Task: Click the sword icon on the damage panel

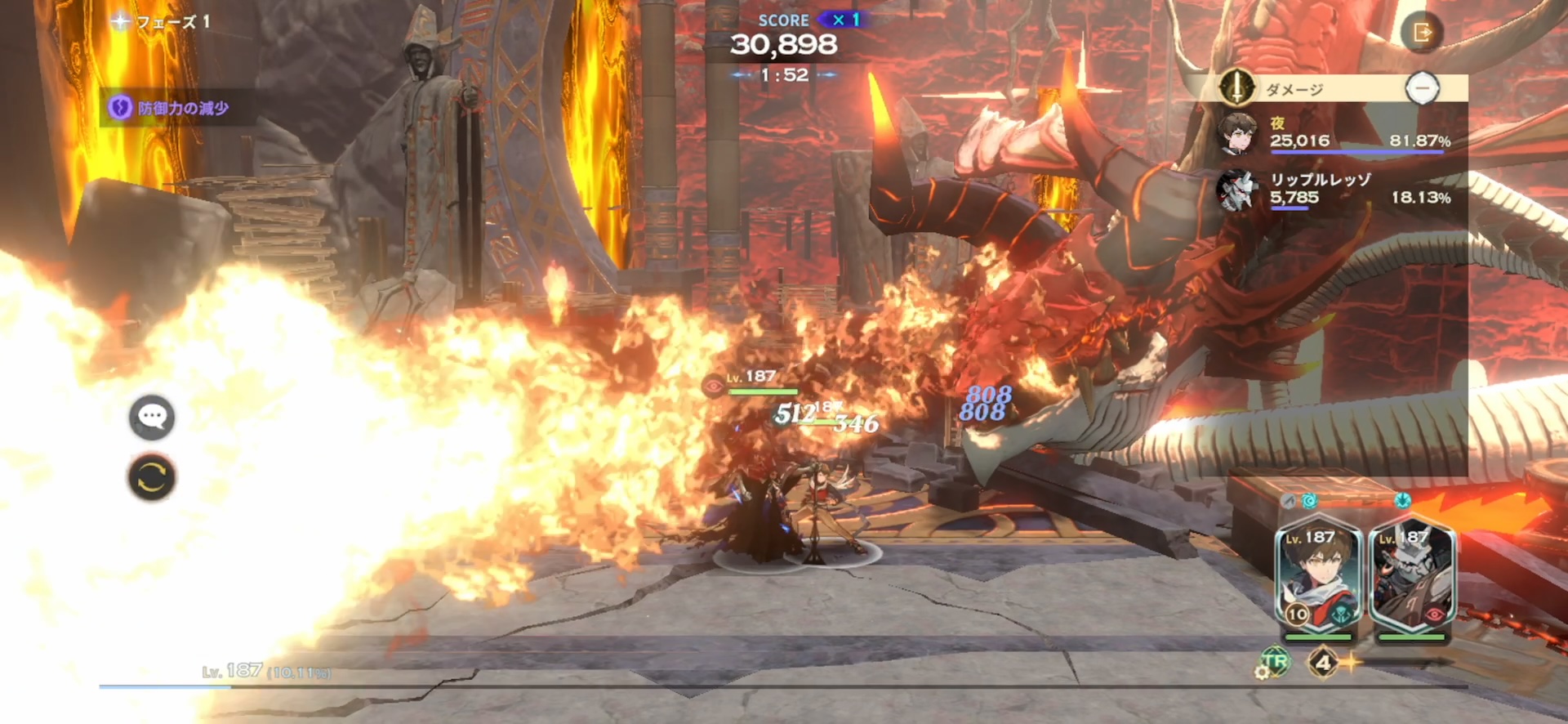Action: point(1237,87)
